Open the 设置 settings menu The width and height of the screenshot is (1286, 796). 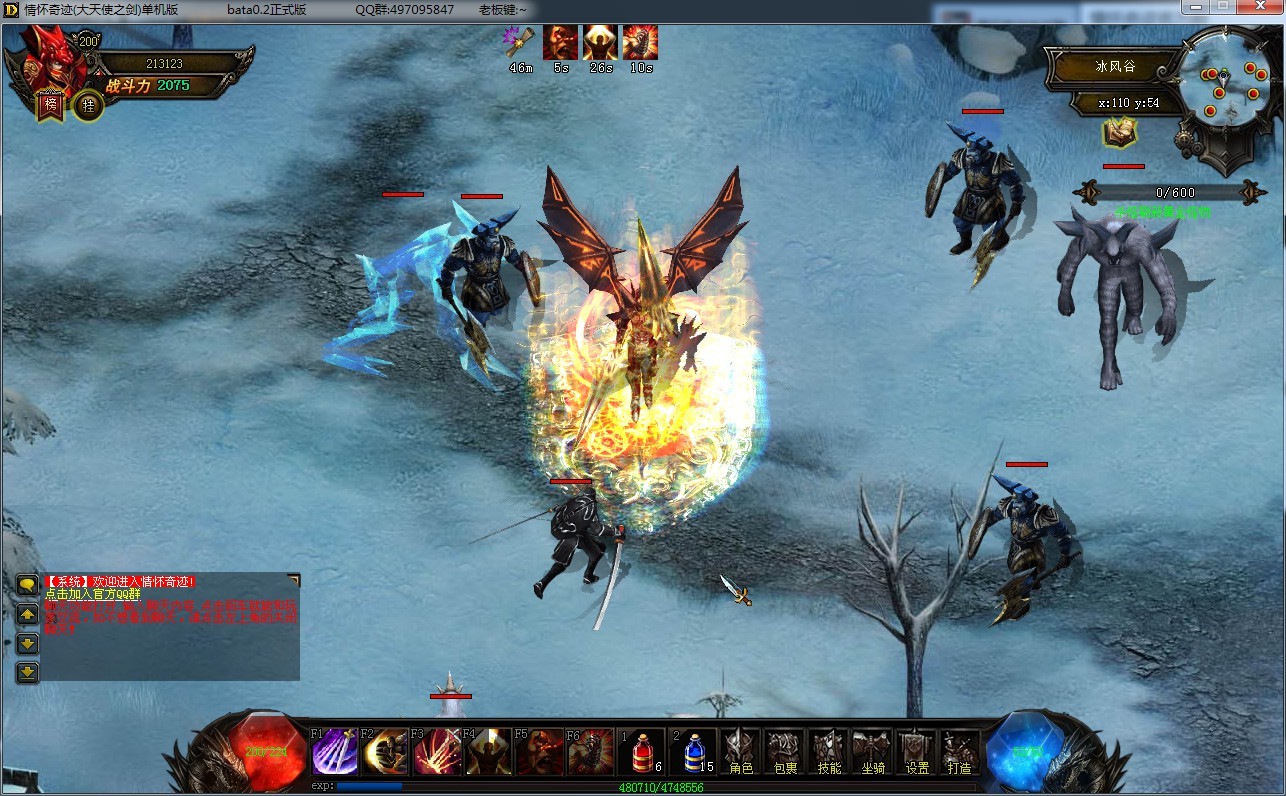pos(917,752)
